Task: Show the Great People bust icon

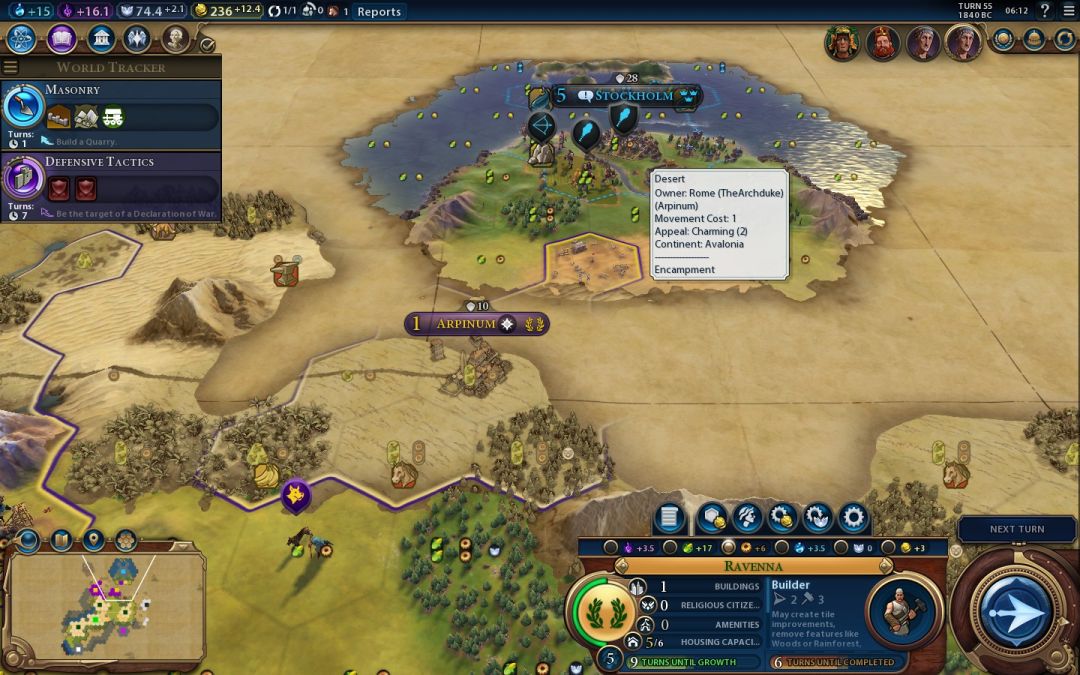Action: pos(176,39)
